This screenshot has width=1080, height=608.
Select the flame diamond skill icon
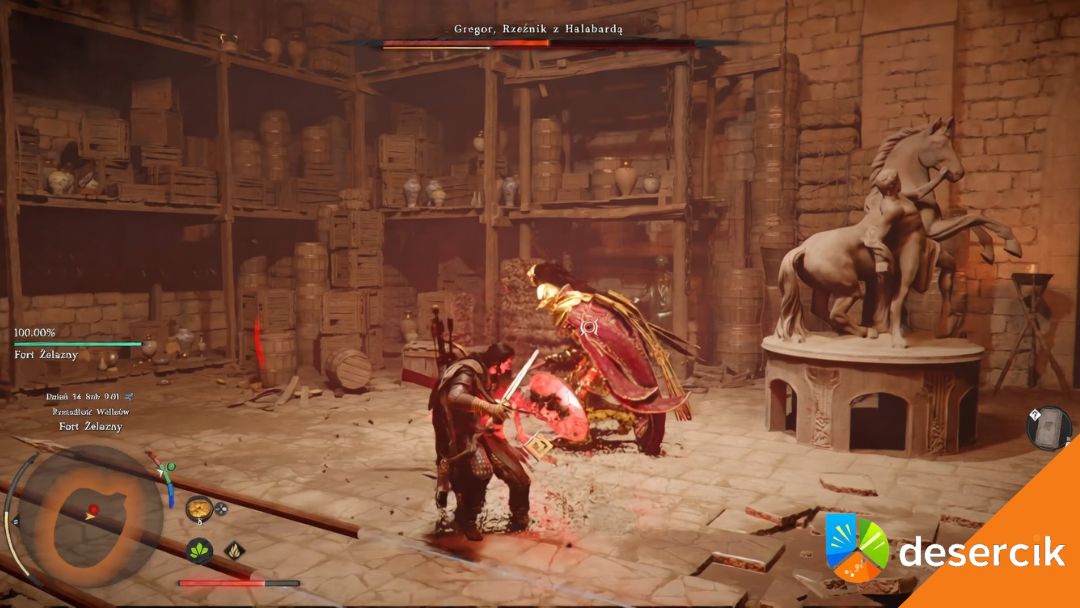pyautogui.click(x=236, y=549)
